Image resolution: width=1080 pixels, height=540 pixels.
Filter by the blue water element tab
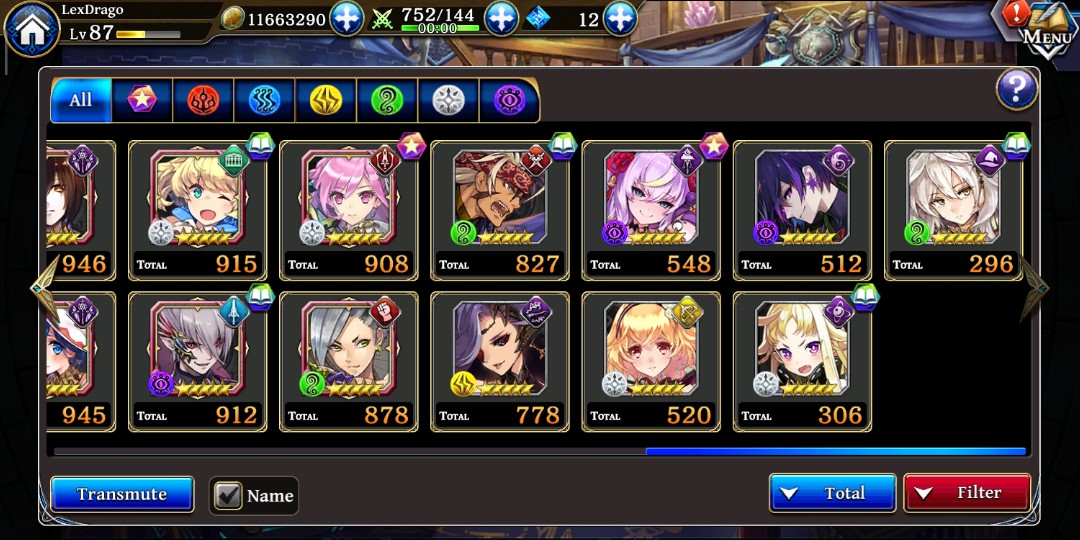pos(264,100)
